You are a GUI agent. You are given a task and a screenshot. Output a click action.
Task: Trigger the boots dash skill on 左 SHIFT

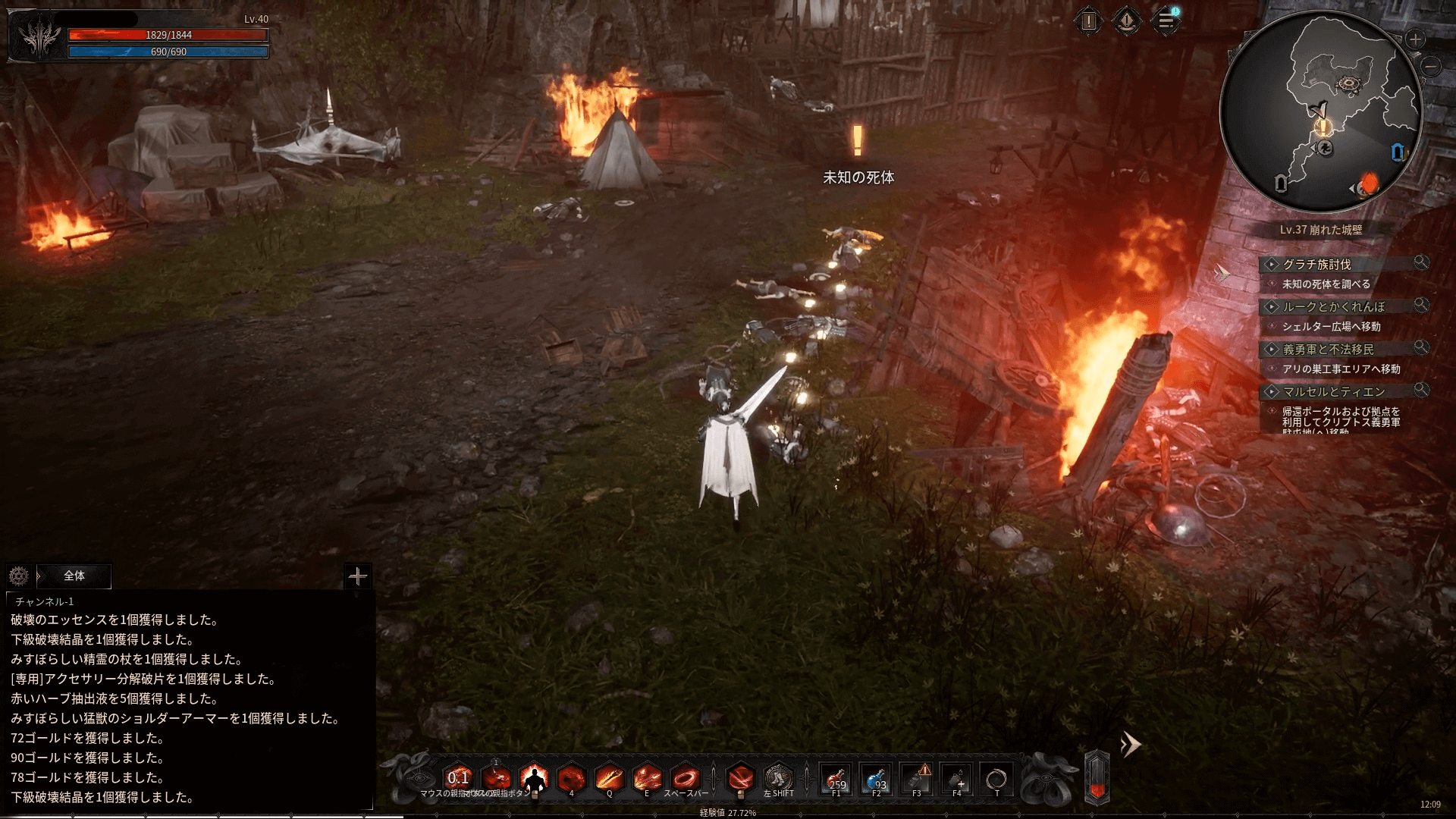click(x=778, y=779)
